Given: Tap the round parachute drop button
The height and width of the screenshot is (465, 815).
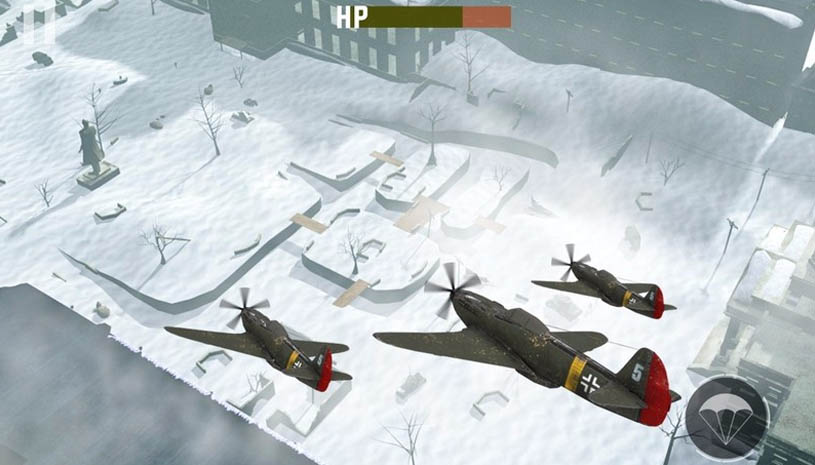Looking at the screenshot, I should pos(728,417).
